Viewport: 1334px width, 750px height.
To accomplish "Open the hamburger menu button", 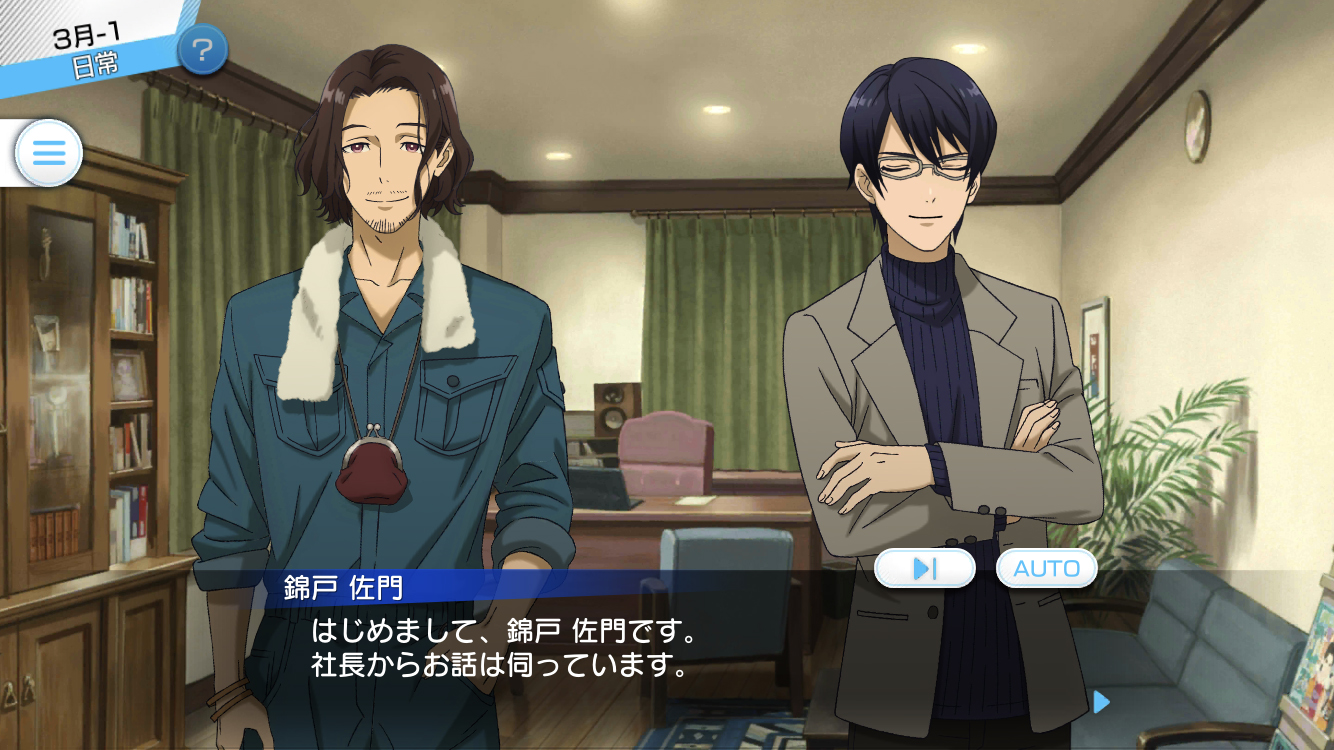I will [x=48, y=153].
